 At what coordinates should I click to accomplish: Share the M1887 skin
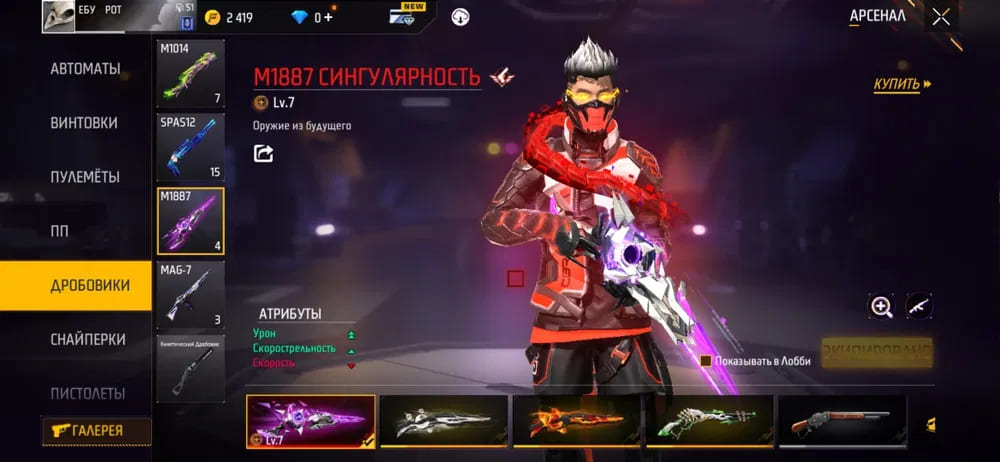coord(263,153)
